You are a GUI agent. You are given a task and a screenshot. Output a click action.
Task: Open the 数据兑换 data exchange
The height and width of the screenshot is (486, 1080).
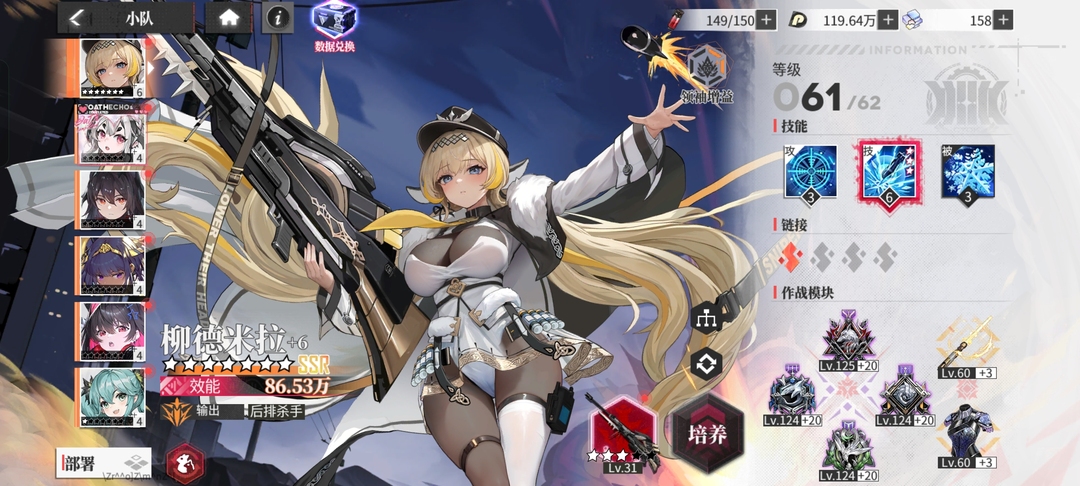[333, 24]
